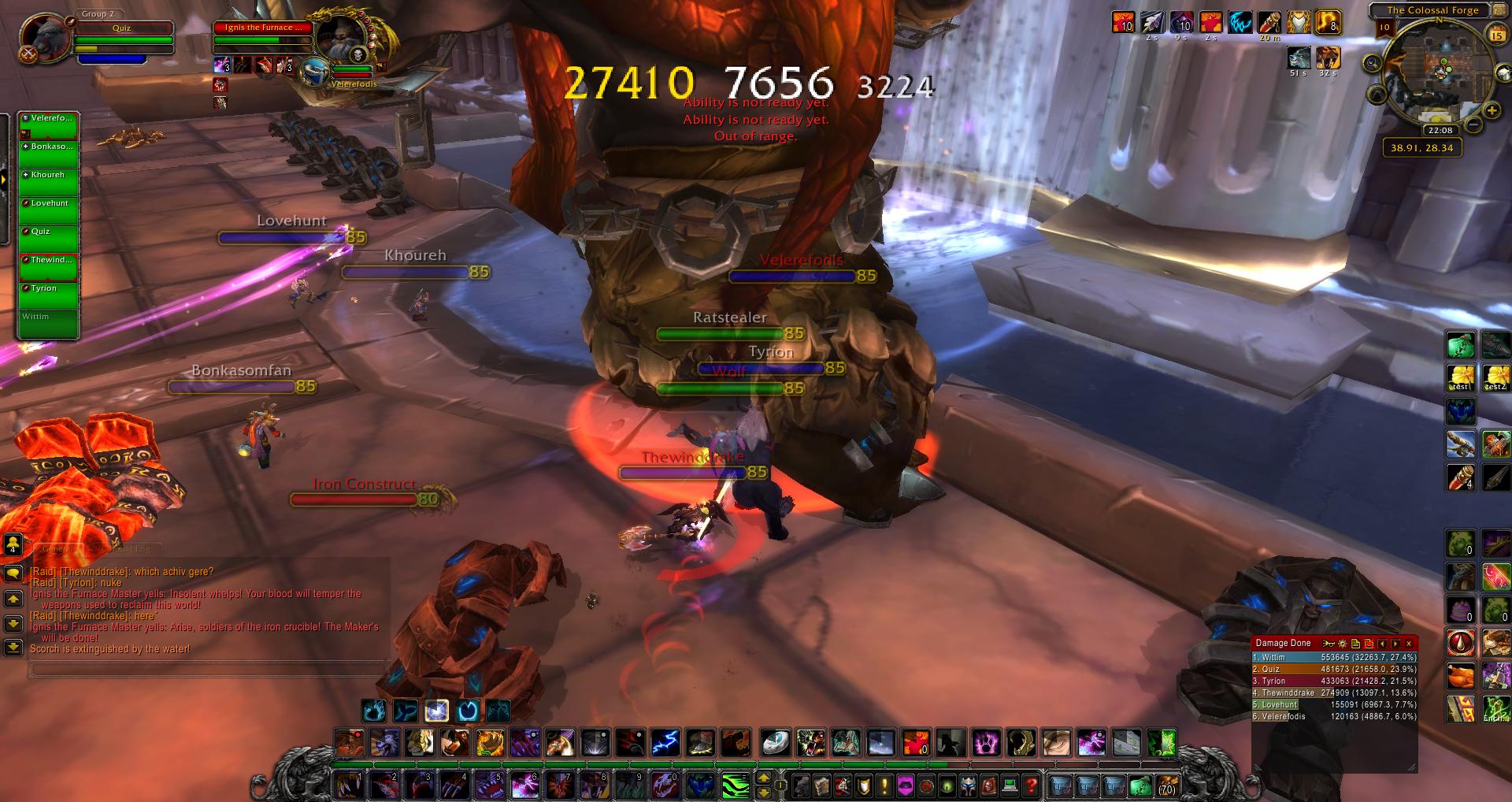
Task: Open the red question mark help button
Action: 1032,785
